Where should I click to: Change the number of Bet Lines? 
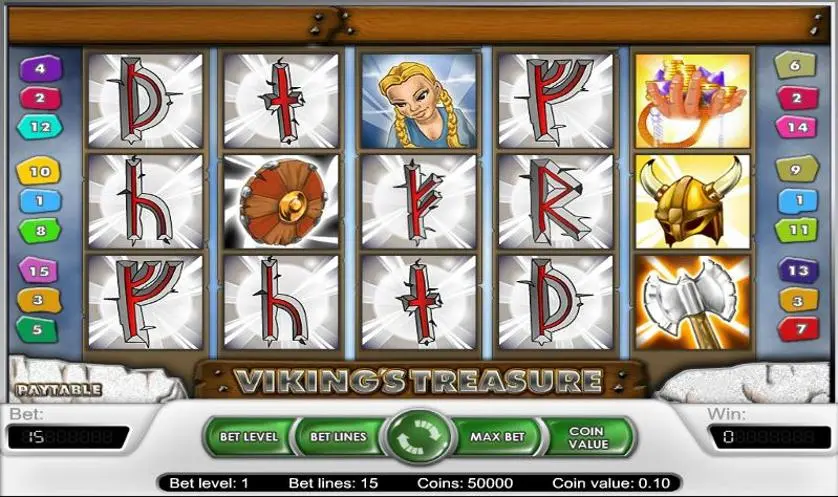point(337,437)
